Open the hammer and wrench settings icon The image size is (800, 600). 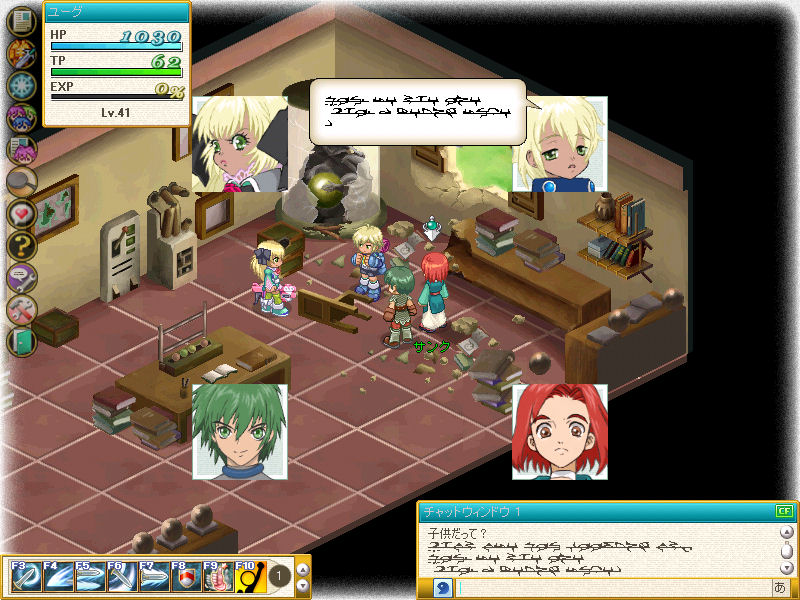click(x=21, y=309)
